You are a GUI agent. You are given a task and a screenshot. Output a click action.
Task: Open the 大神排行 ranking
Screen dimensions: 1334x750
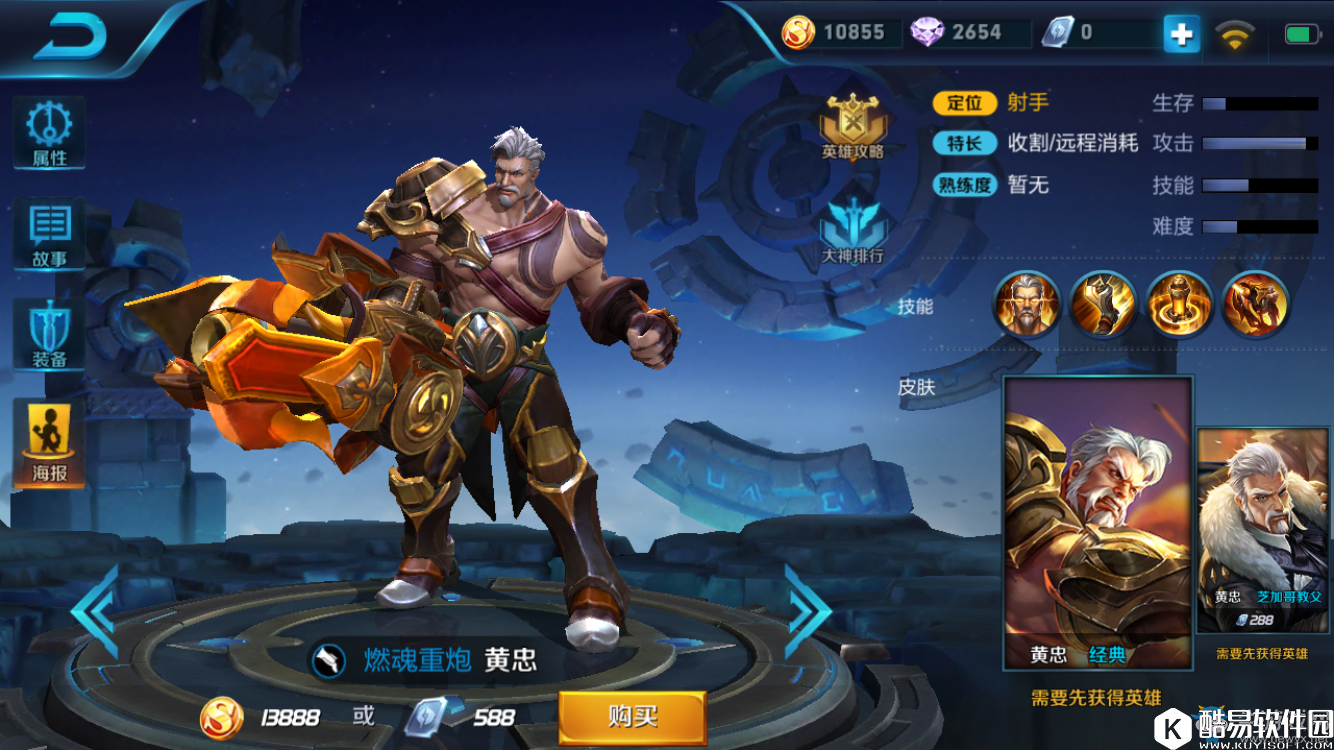click(x=853, y=226)
